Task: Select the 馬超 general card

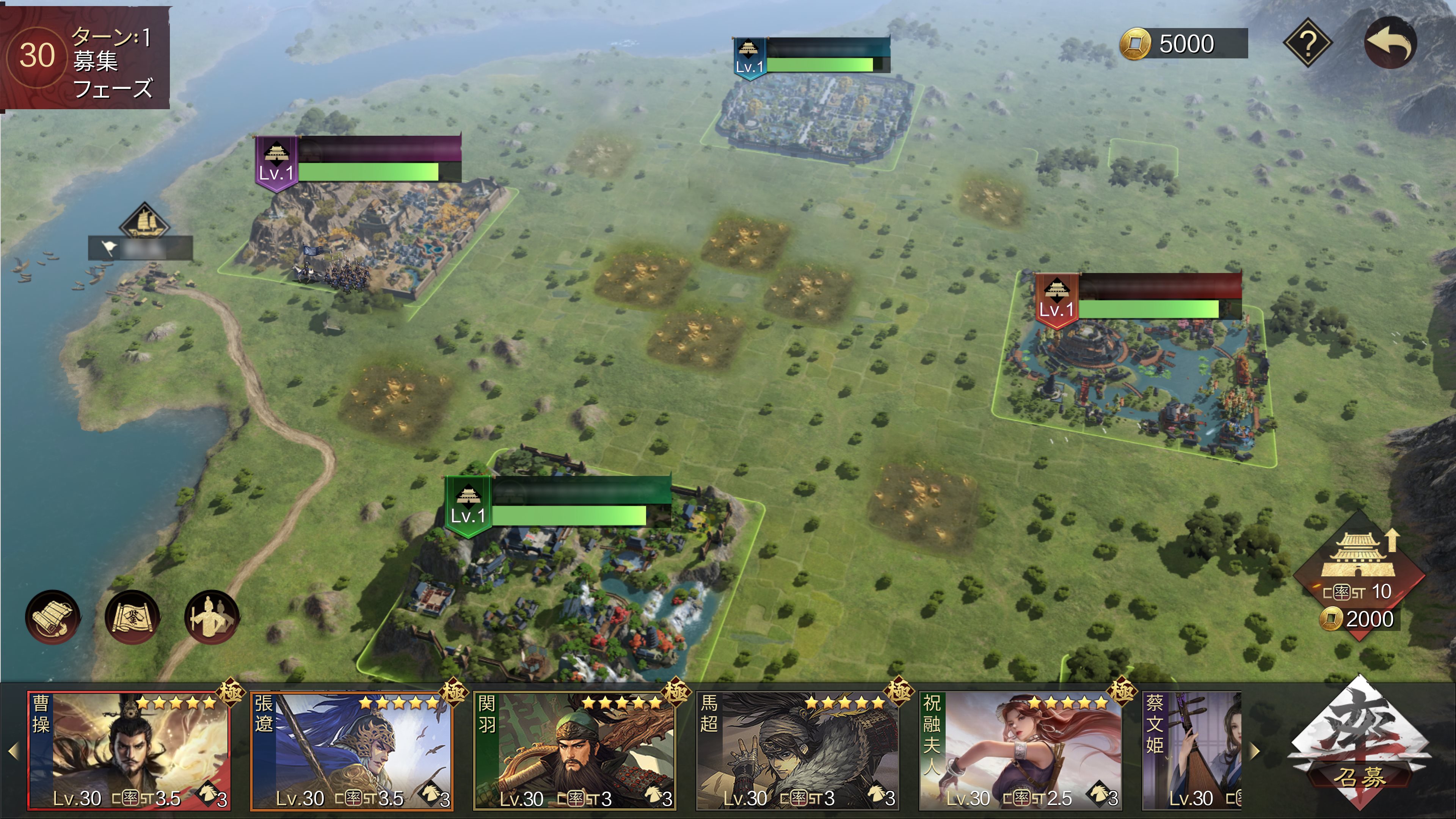Action: click(797, 750)
